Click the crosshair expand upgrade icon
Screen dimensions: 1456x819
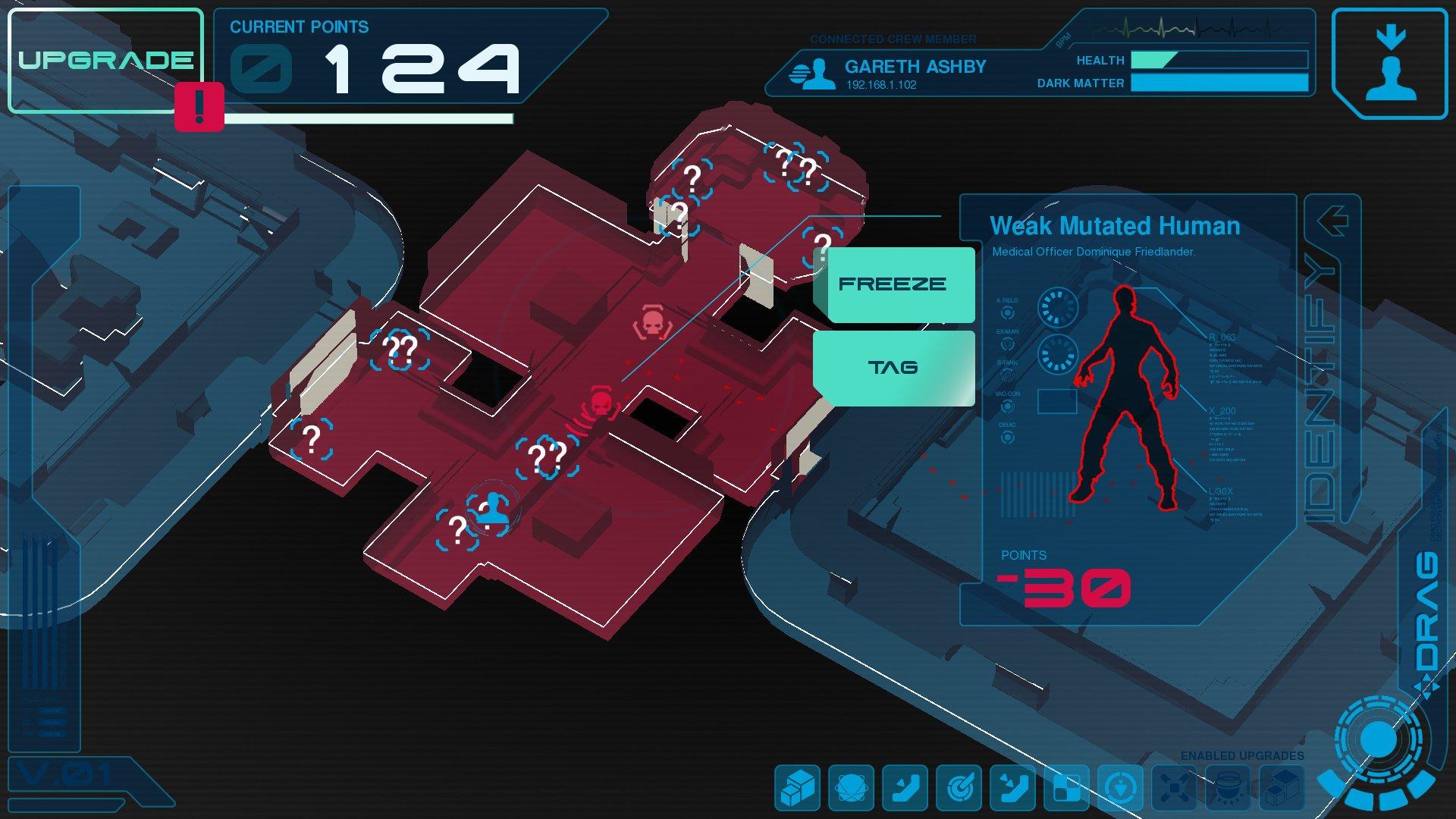click(x=1174, y=789)
